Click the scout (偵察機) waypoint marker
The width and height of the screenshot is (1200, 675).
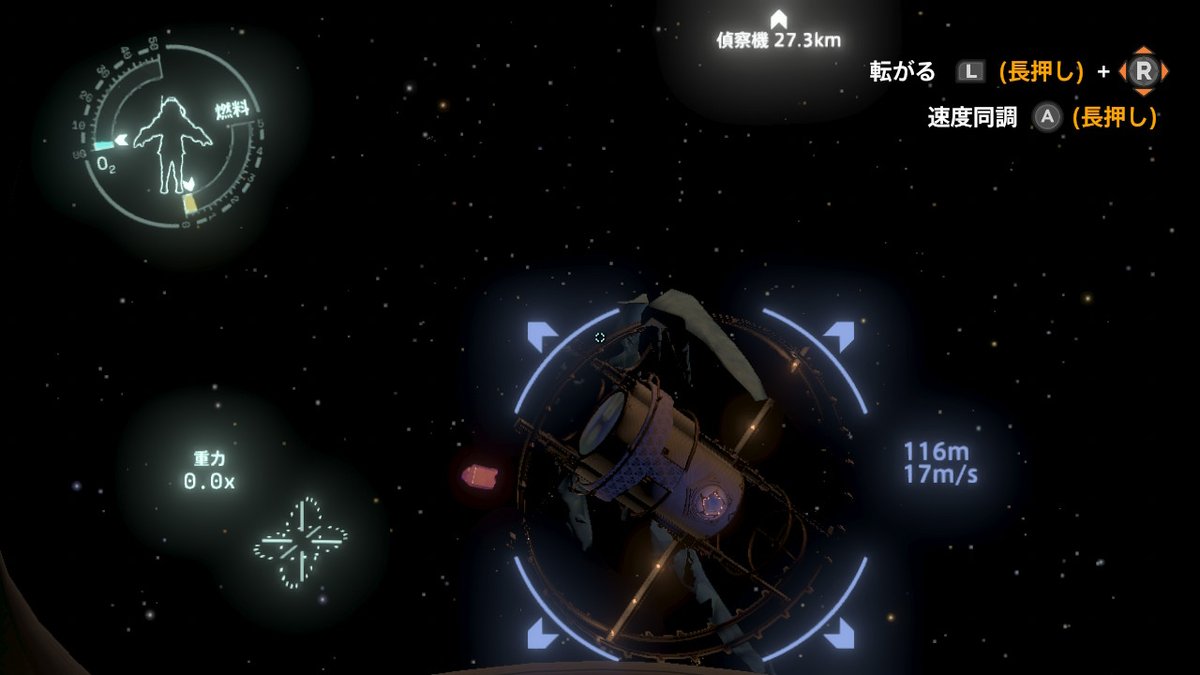coord(778,19)
